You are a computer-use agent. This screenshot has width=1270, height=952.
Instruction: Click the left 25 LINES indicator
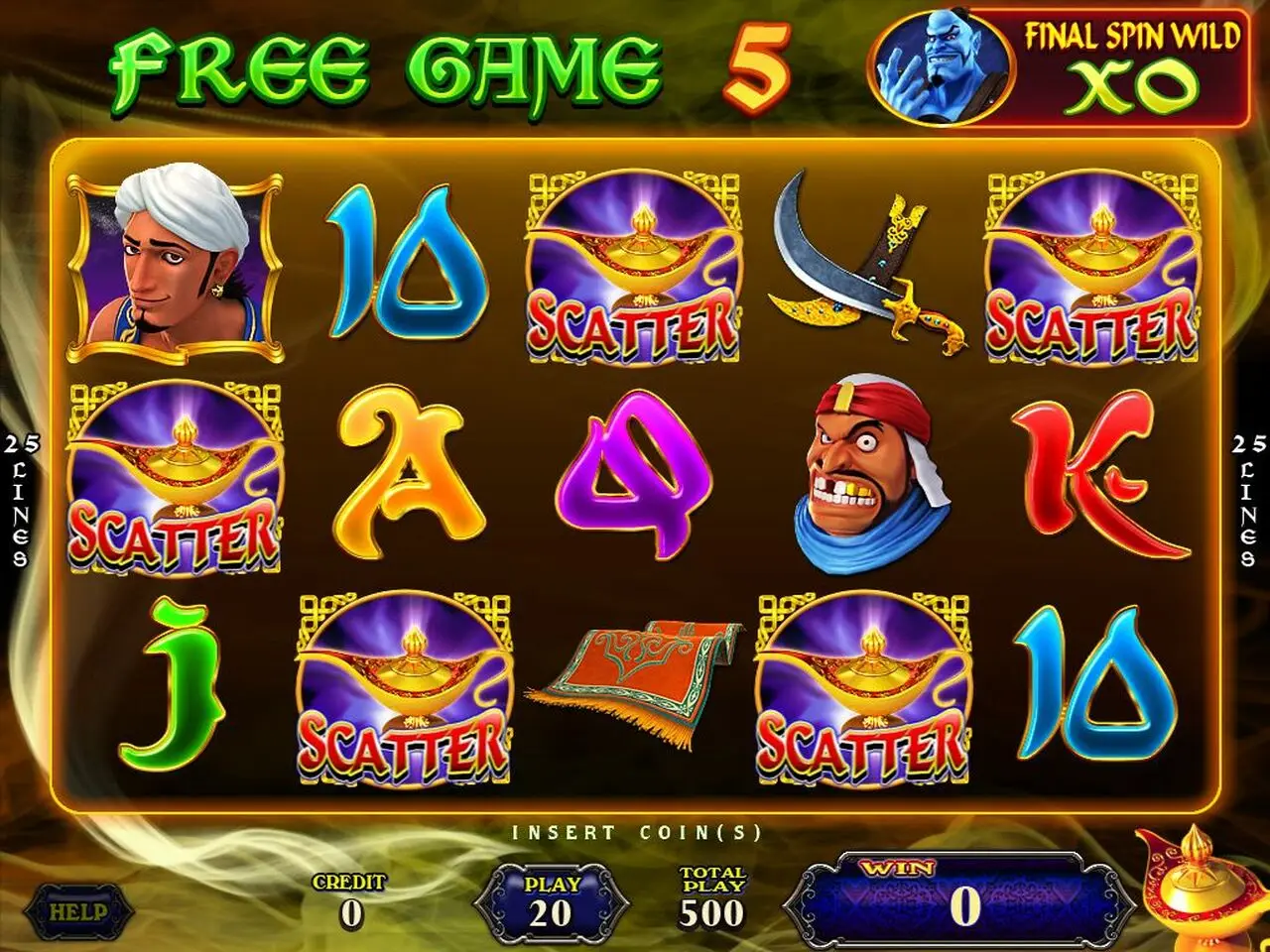[20, 496]
